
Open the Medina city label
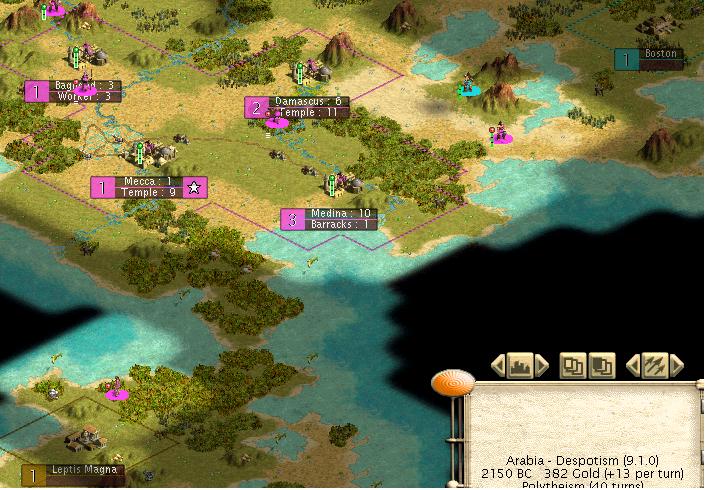329,219
